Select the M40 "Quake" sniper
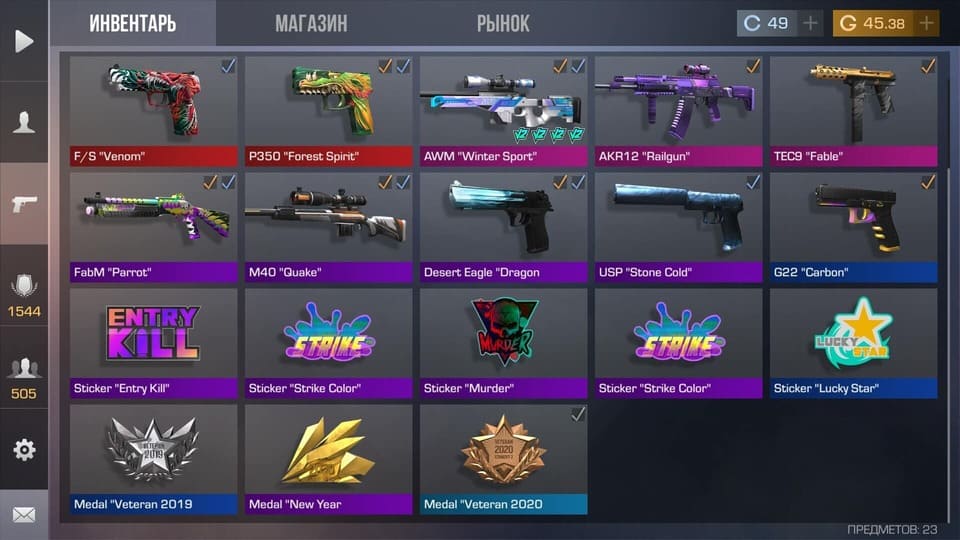Screen dimensions: 960x540 (x=328, y=226)
